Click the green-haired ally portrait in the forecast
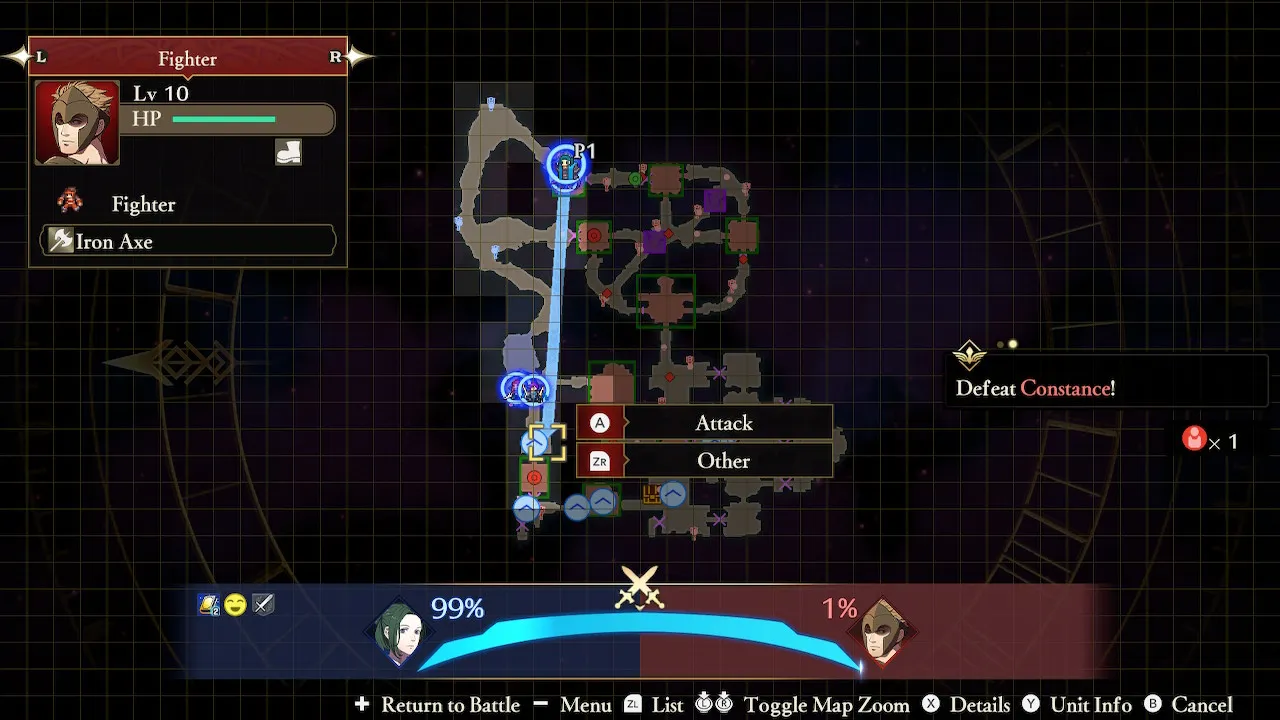This screenshot has height=720, width=1280. [400, 630]
